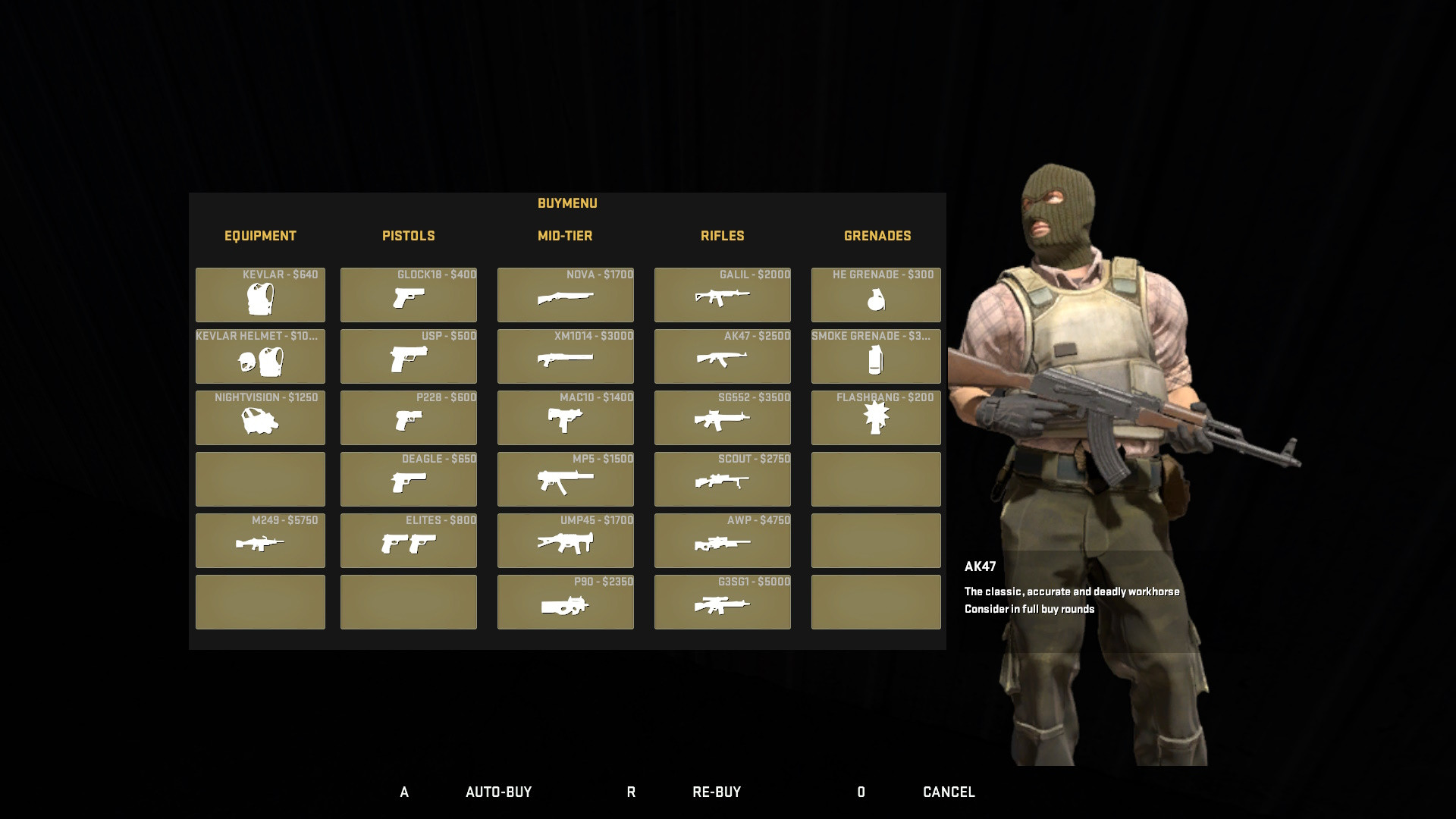Purchase the Kevlar Helmet
The width and height of the screenshot is (1456, 819).
[259, 356]
